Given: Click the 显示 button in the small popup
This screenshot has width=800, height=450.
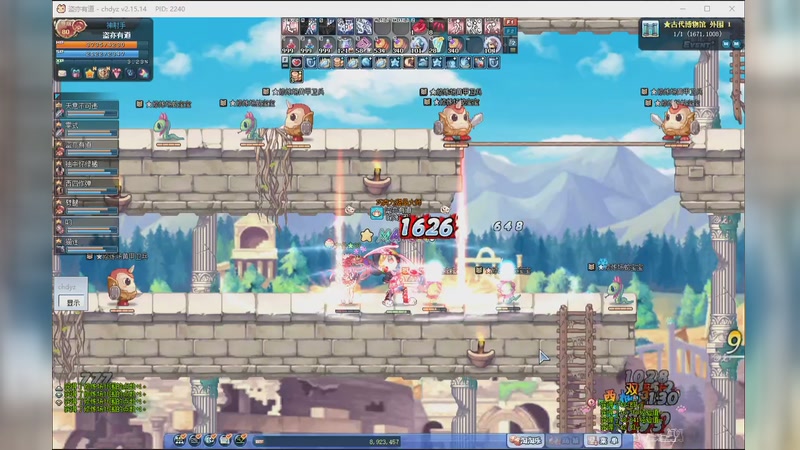Looking at the screenshot, I should coord(72,302).
